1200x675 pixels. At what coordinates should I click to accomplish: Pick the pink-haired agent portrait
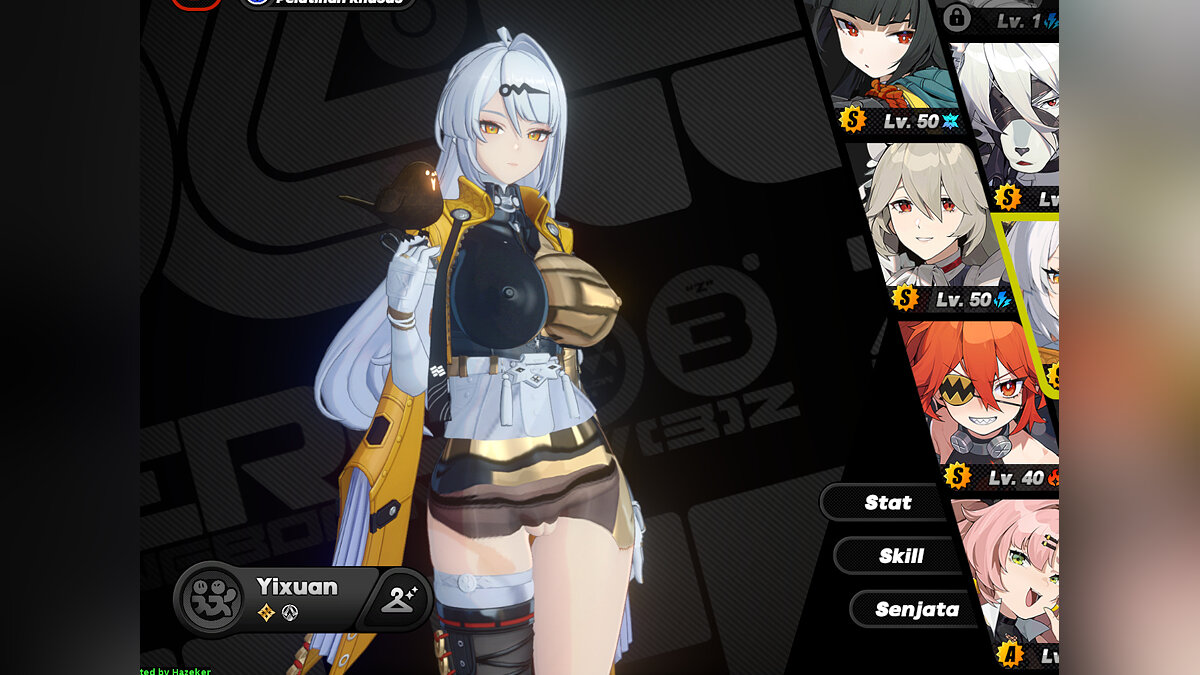click(x=1010, y=570)
